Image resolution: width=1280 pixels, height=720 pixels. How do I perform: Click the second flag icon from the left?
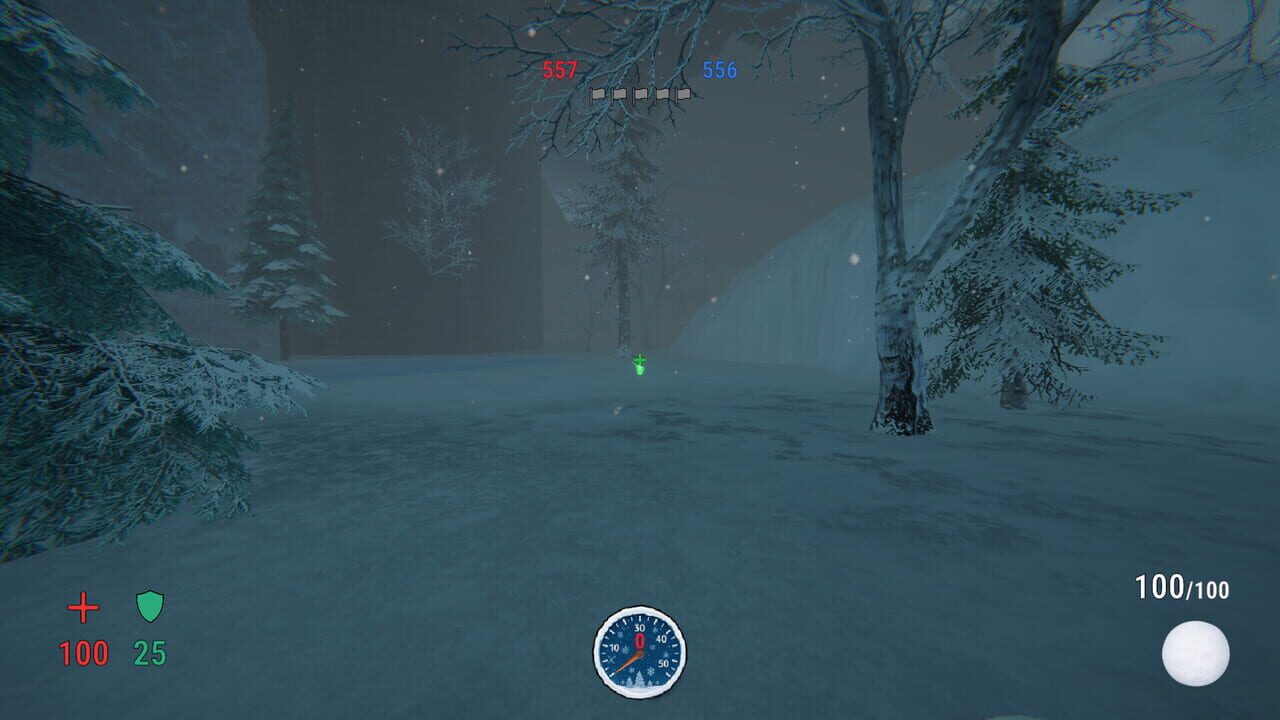click(x=618, y=94)
